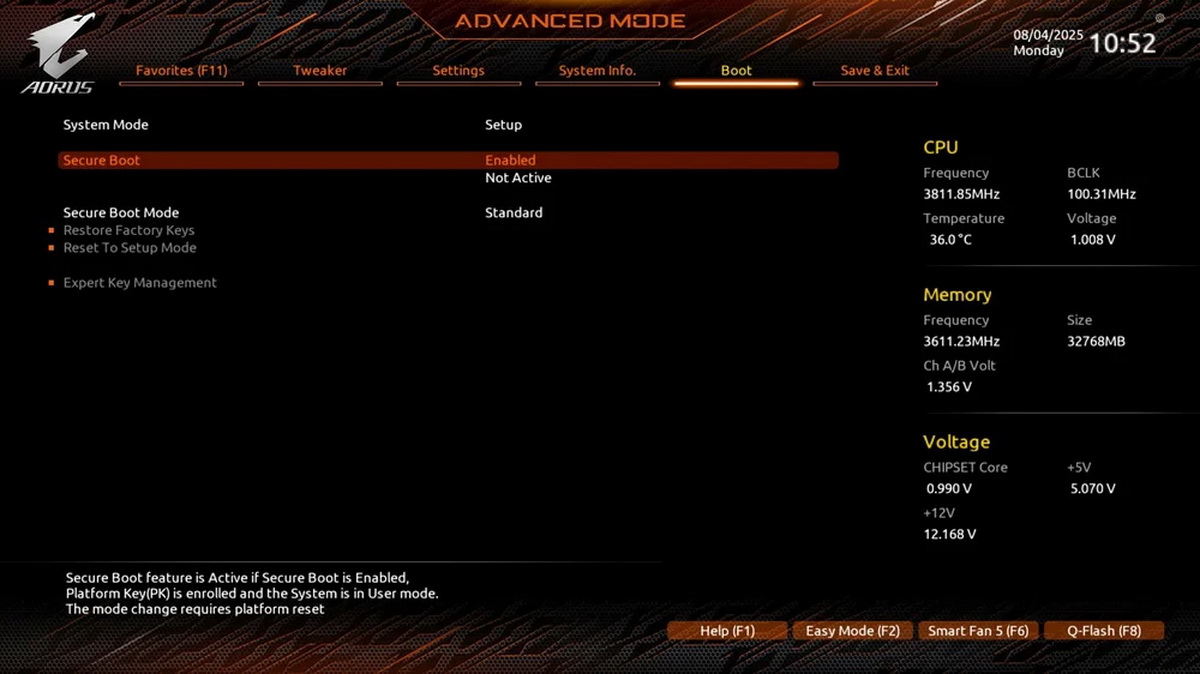Select the Secure Boot option row

[447, 160]
